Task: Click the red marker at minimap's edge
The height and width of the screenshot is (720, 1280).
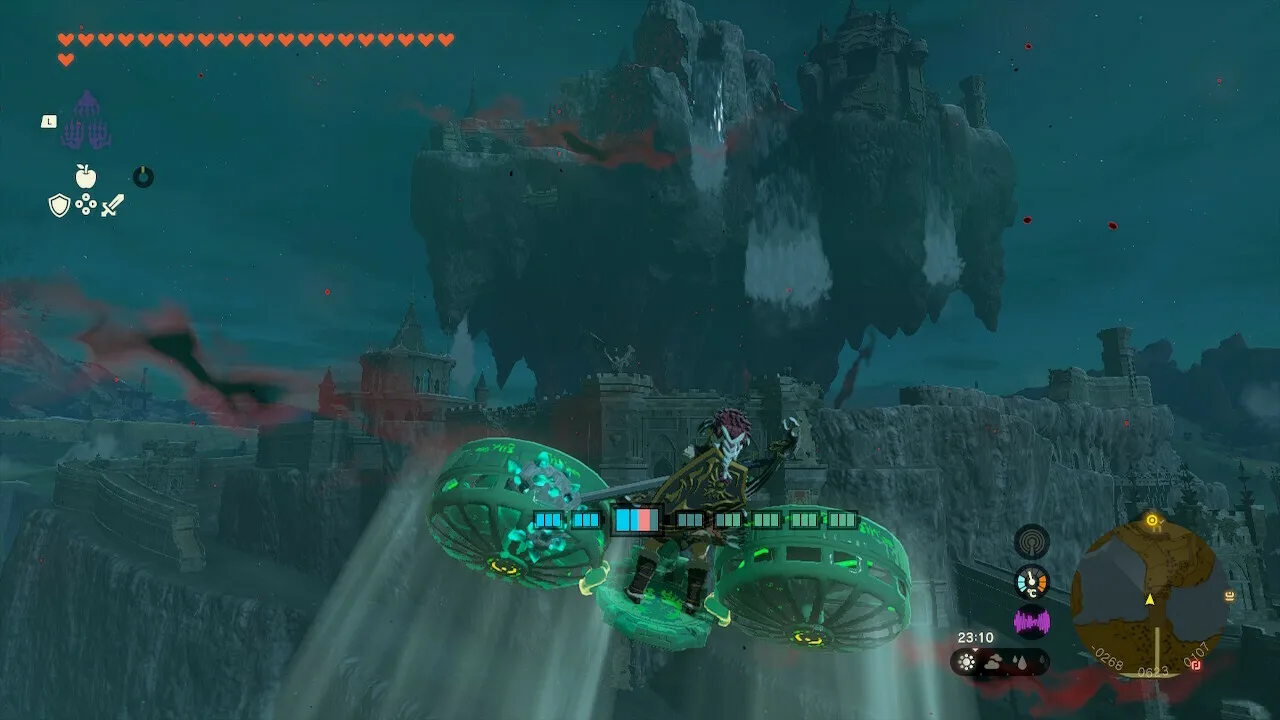Action: pyautogui.click(x=1195, y=665)
